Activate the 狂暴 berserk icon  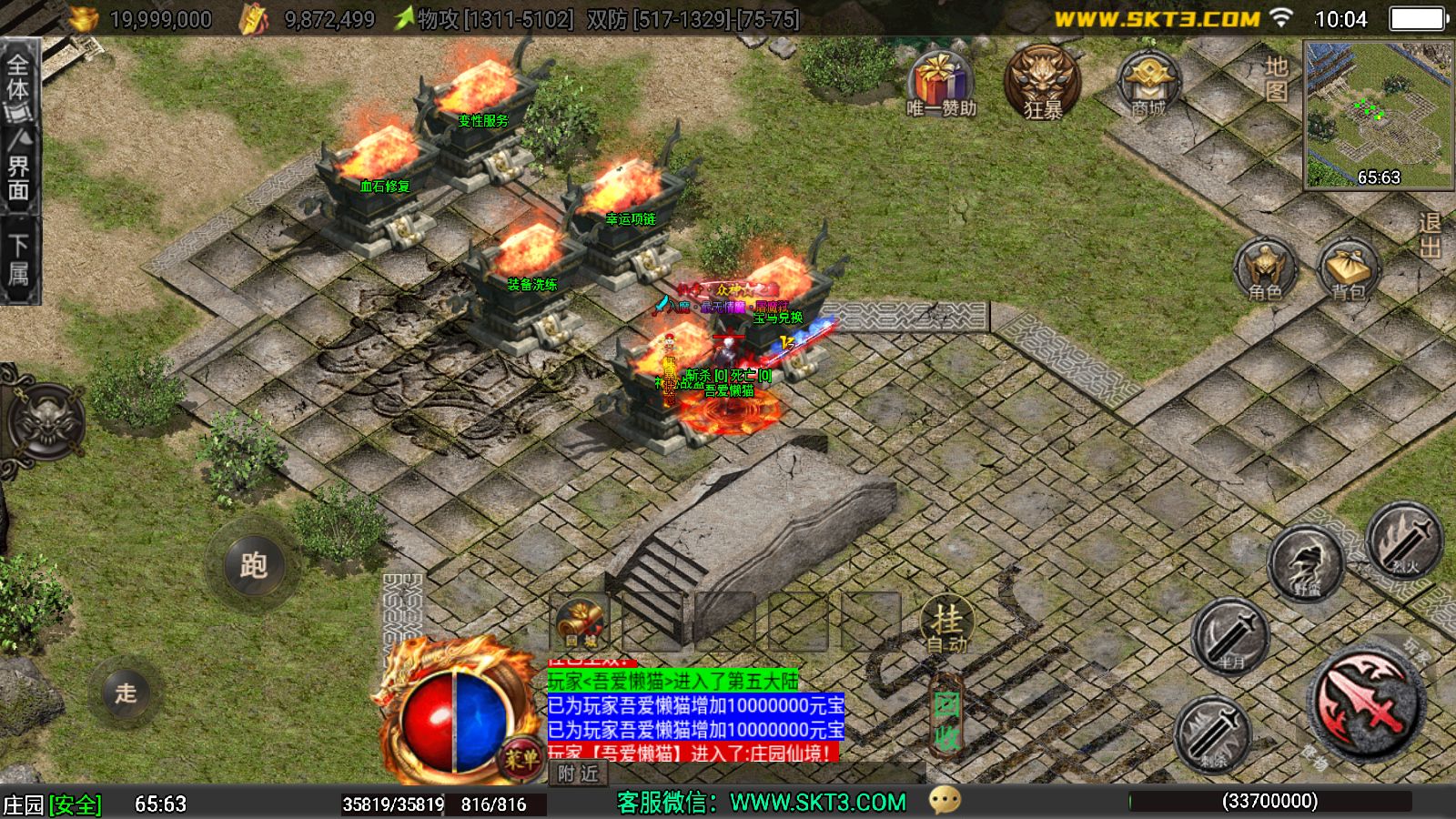point(1043,82)
